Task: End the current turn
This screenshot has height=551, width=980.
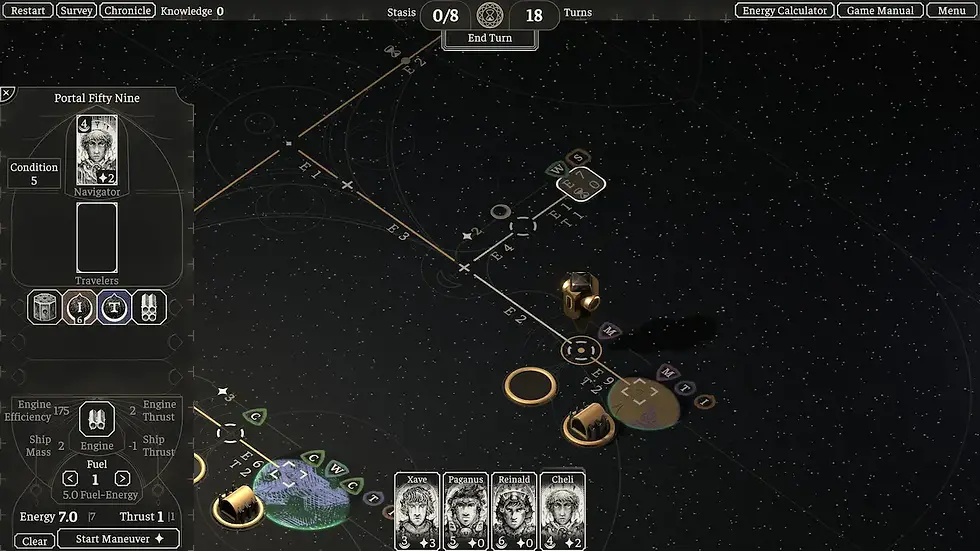Action: pyautogui.click(x=489, y=38)
